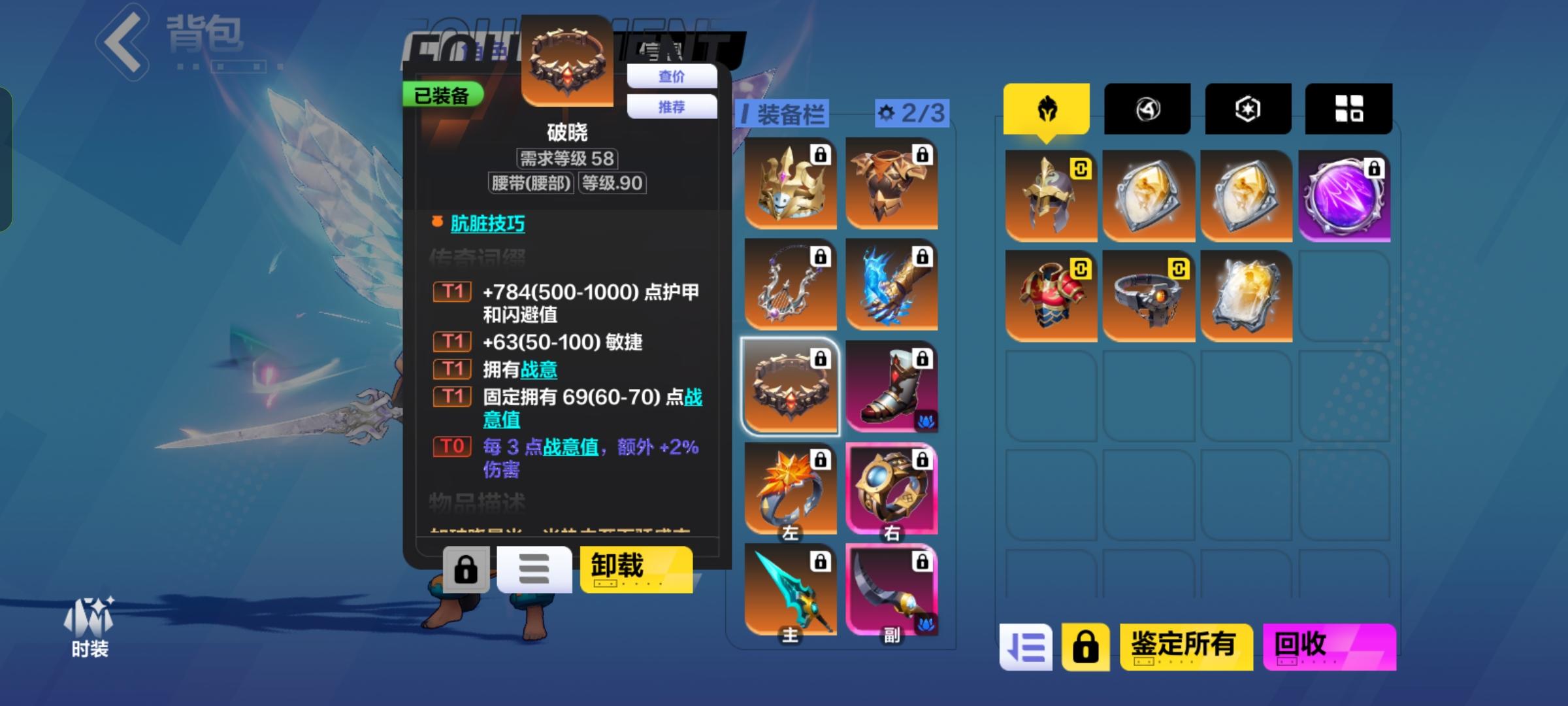This screenshot has height=706, width=1568.
Task: Select the main weapon spear slot labeled 主
Action: [791, 588]
